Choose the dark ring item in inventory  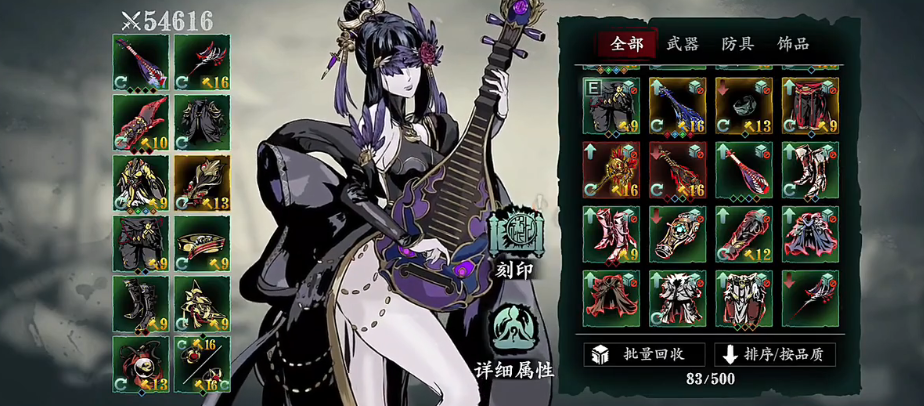click(743, 106)
